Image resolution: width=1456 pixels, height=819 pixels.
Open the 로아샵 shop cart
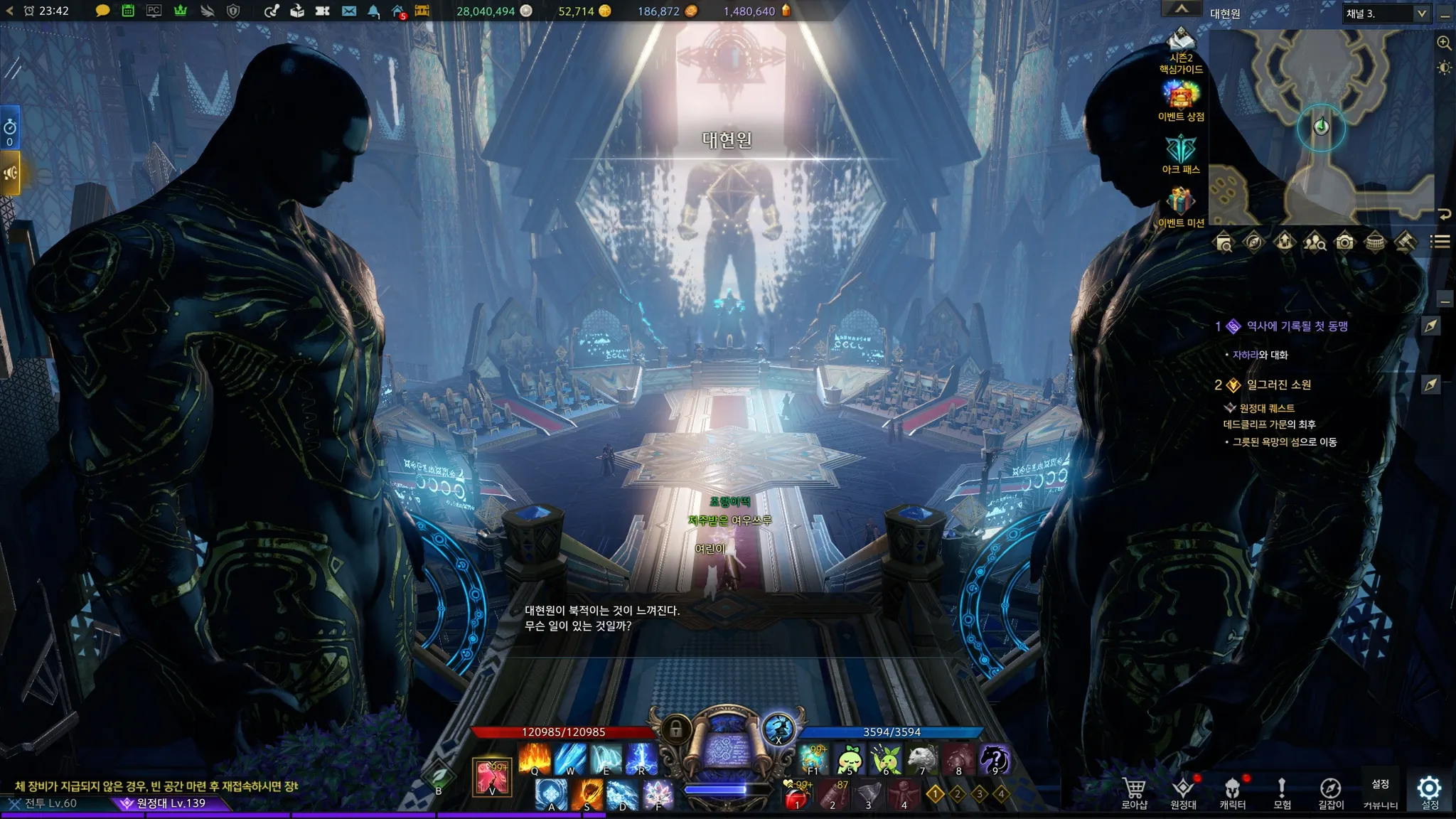click(1135, 792)
